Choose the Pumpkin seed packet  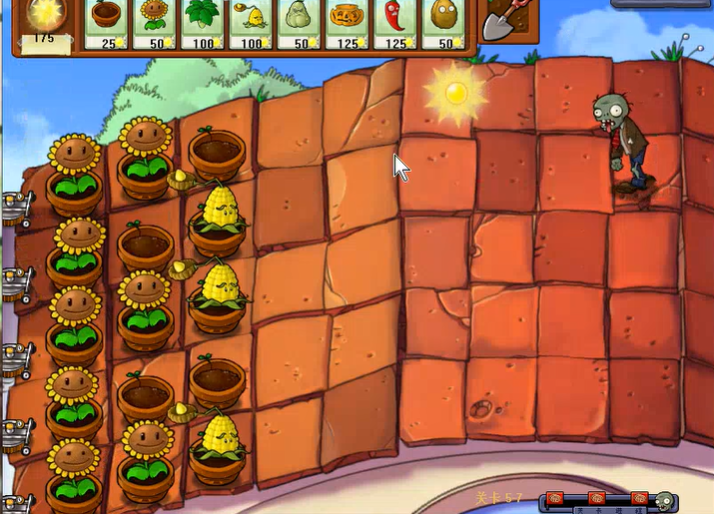click(x=347, y=22)
